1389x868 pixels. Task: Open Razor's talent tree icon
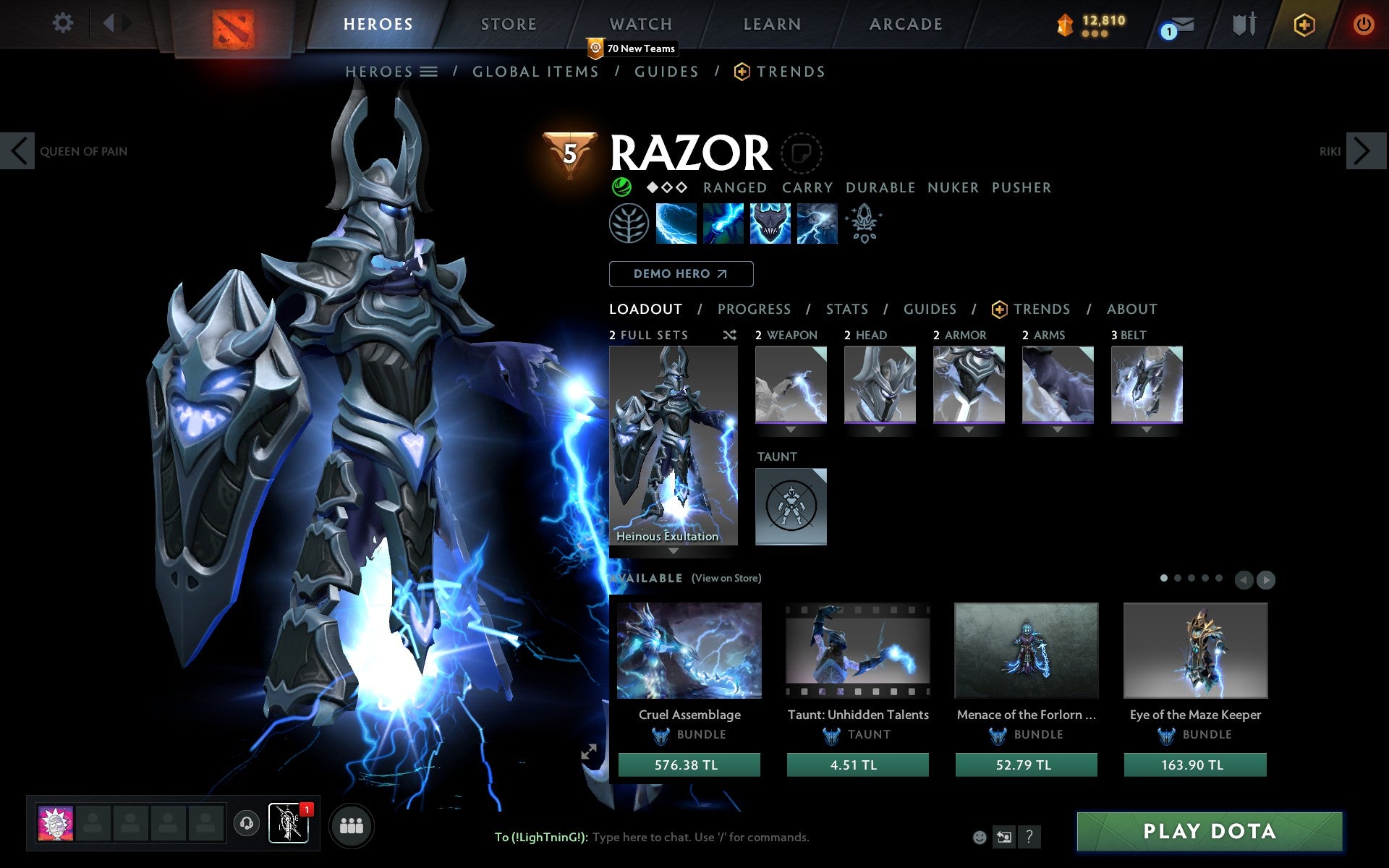[629, 224]
